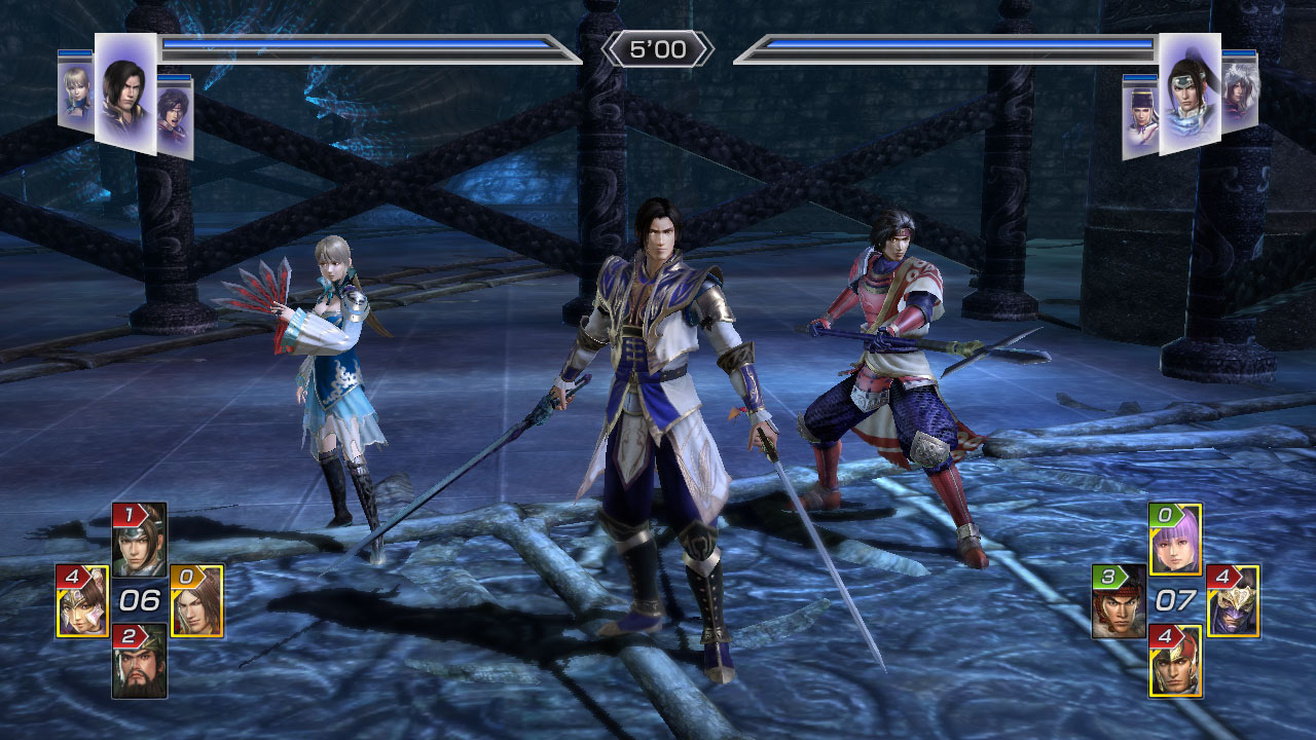
Task: Click the red-and-gold helmeted card marked 4
Action: tap(1175, 660)
